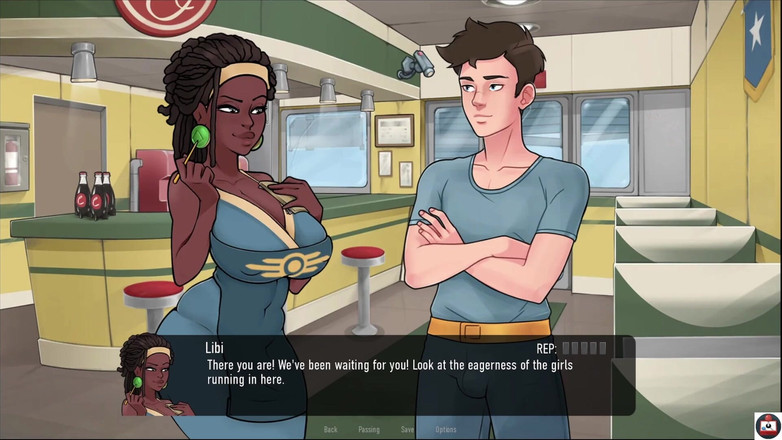
Task: Click the arcade joystick logo in the corner
Action: pos(767,425)
